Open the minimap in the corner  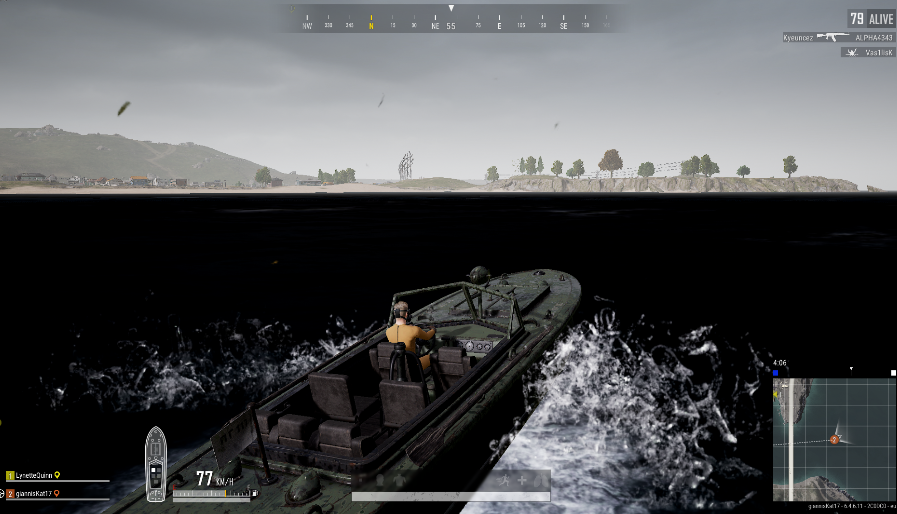point(833,438)
